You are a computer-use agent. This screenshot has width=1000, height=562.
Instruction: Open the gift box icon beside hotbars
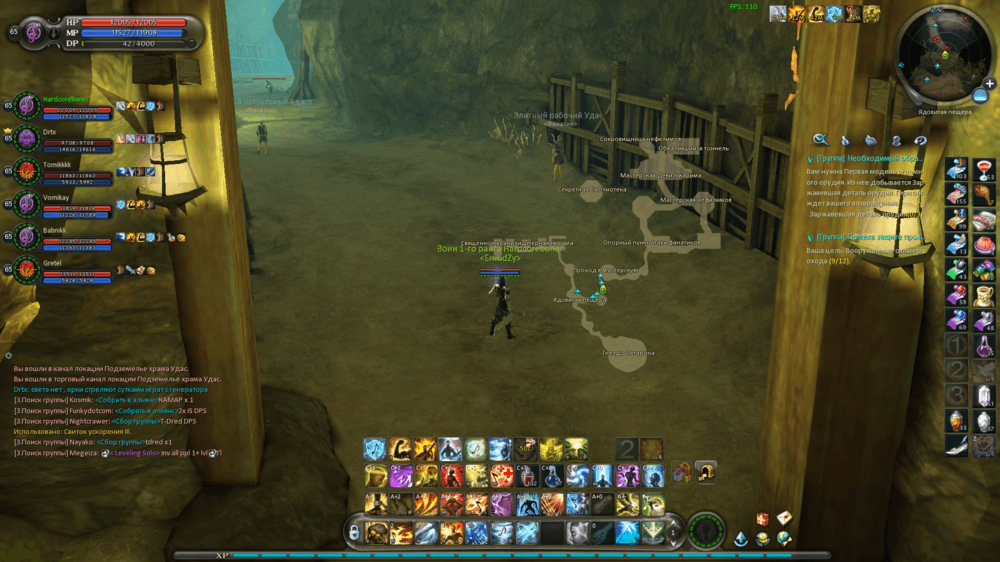[x=681, y=471]
